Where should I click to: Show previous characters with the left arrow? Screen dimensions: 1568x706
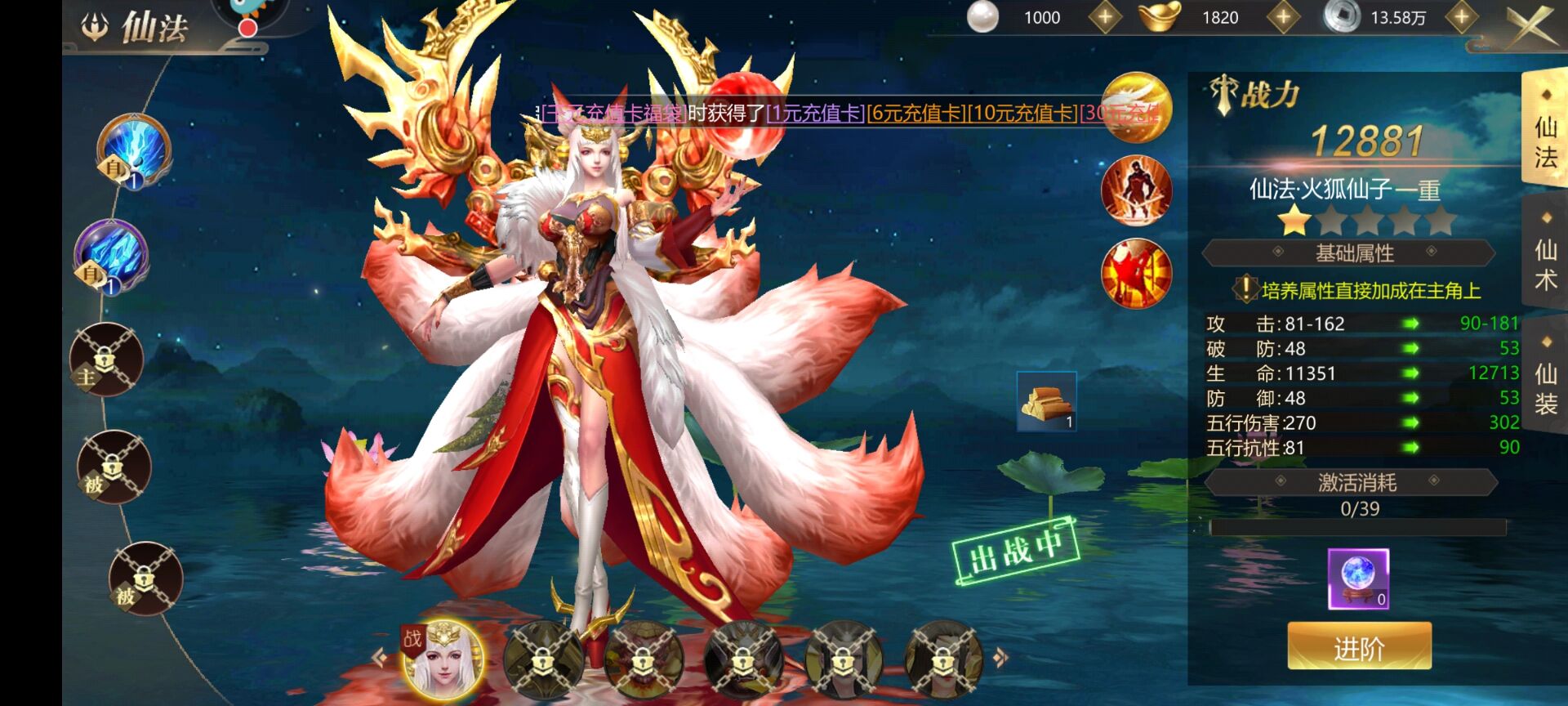click(x=378, y=657)
